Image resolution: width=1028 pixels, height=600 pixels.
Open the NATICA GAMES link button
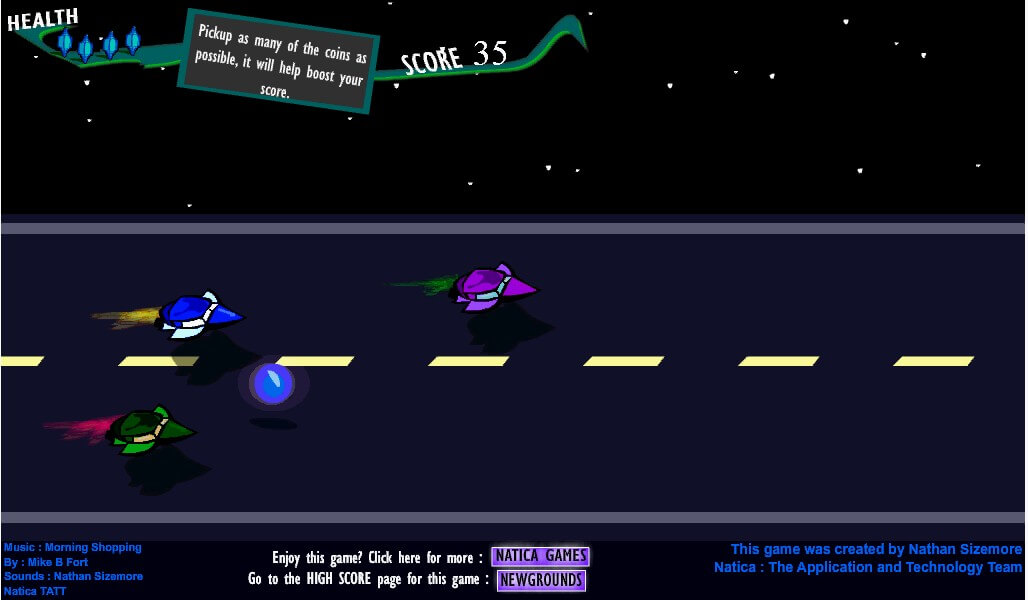tap(540, 557)
